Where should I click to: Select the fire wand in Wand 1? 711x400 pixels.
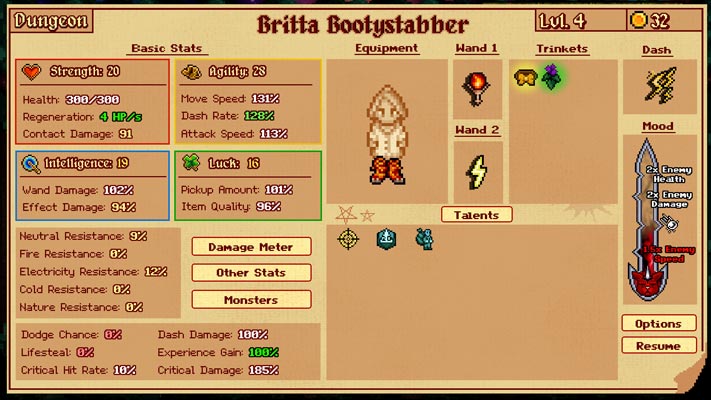point(476,88)
